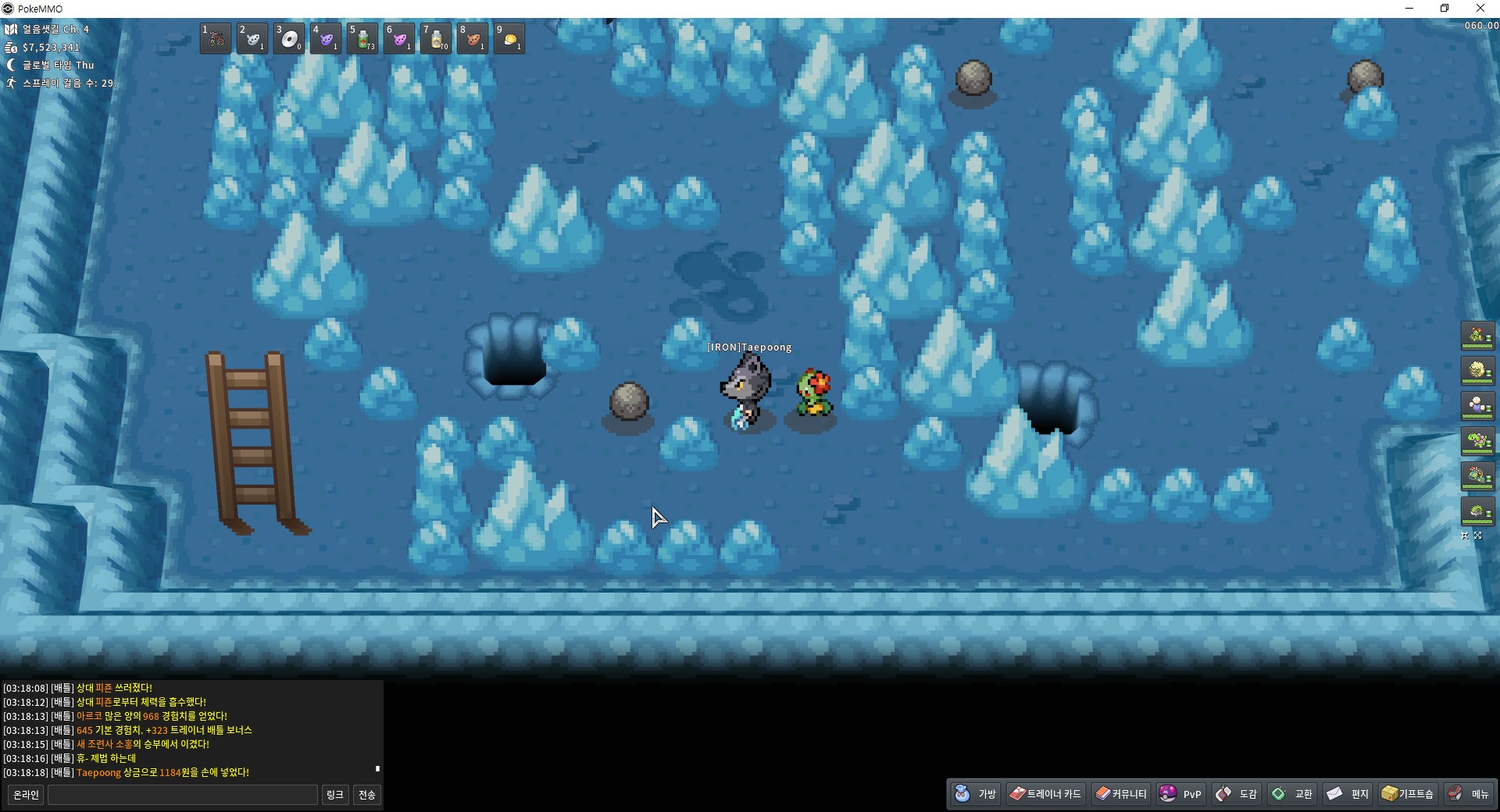
Task: Open the 교환 trade window
Action: (1292, 794)
